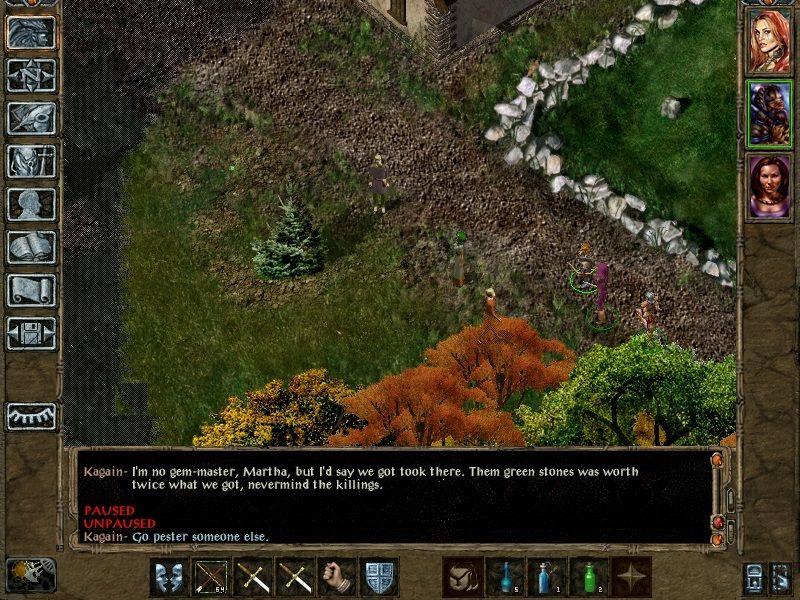800x600 pixels.
Task: Use the bare fist attack slot
Action: [337, 577]
